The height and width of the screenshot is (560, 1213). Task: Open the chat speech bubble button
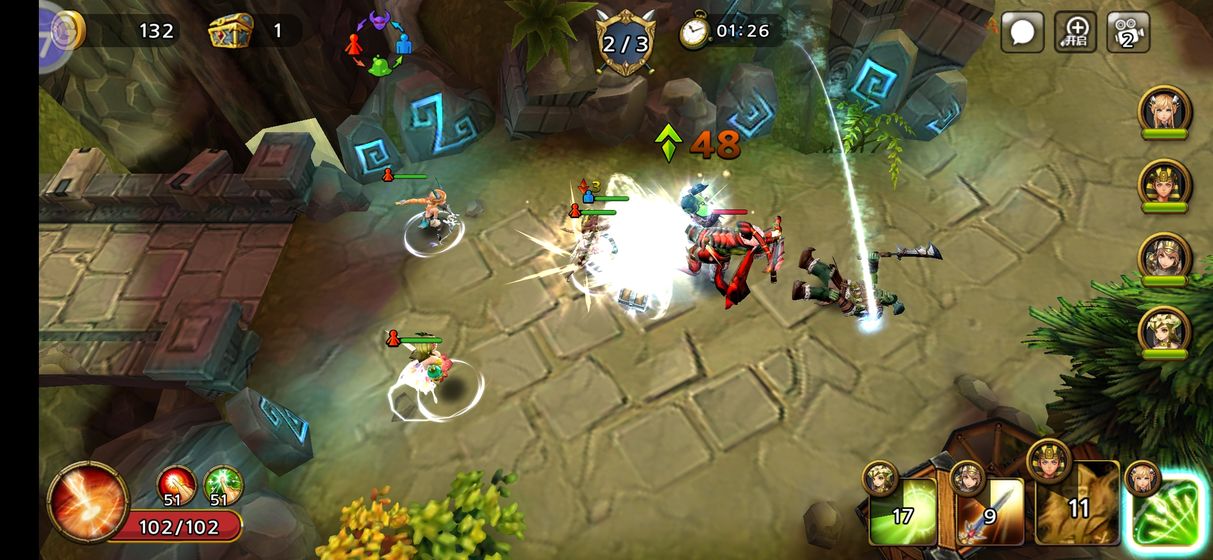[1022, 32]
